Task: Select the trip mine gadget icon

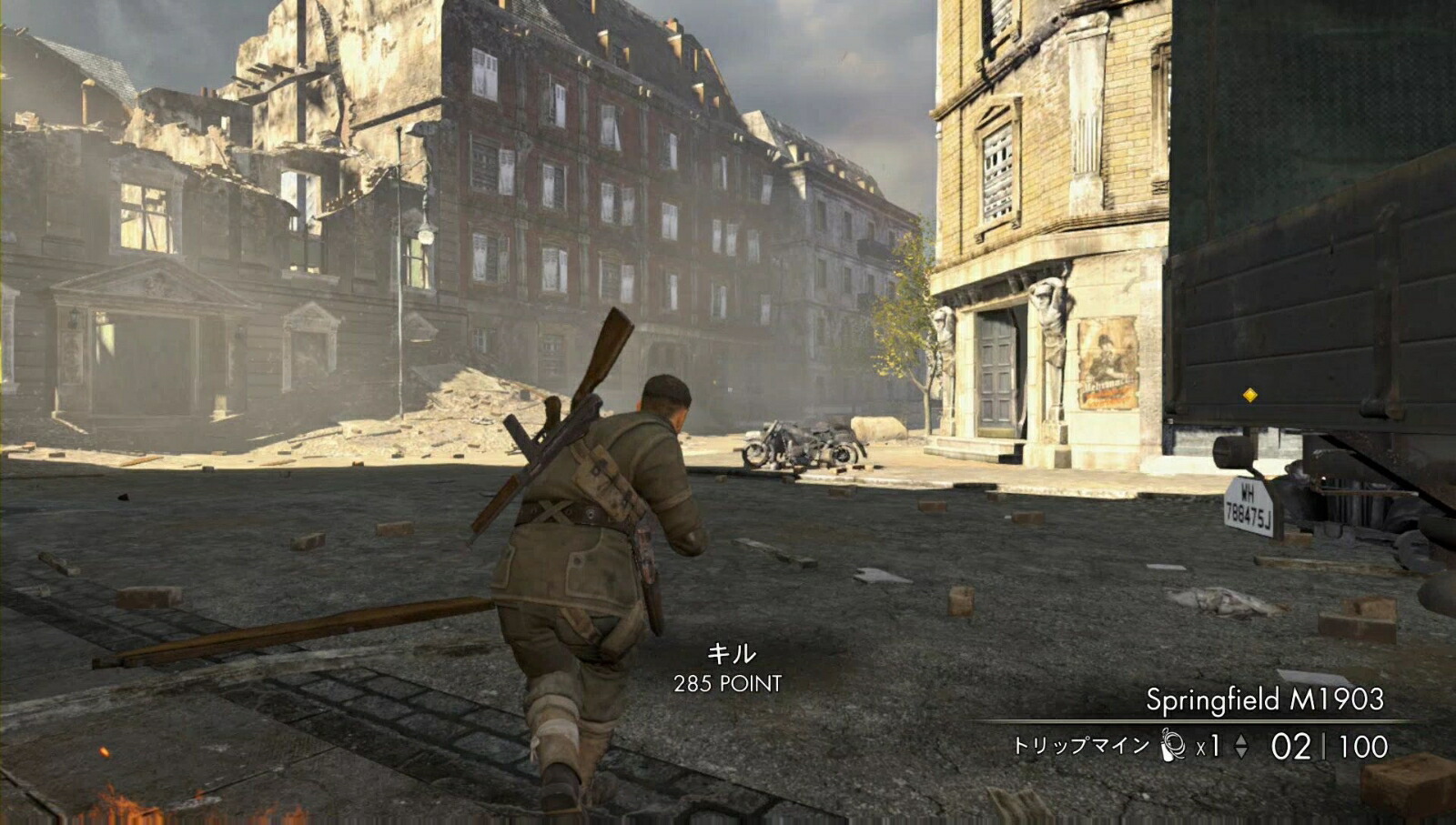Action: click(x=1172, y=744)
